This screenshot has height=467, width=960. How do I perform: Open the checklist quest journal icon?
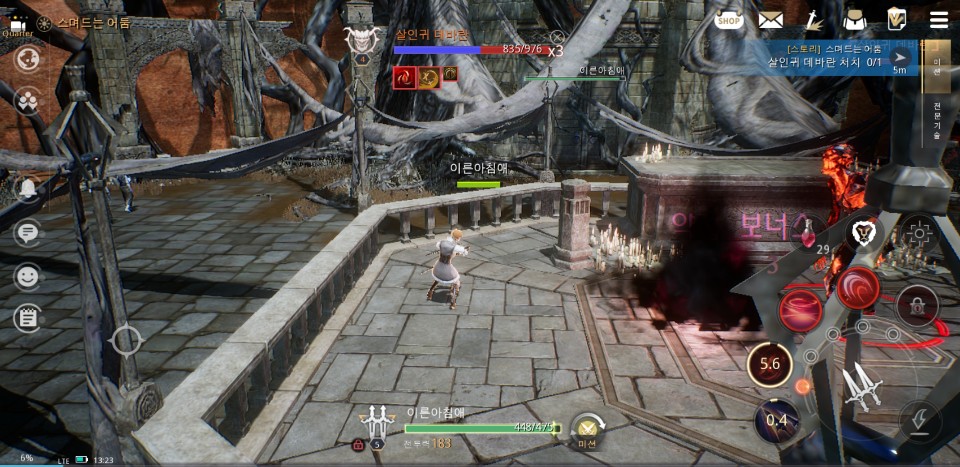pyautogui.click(x=897, y=19)
